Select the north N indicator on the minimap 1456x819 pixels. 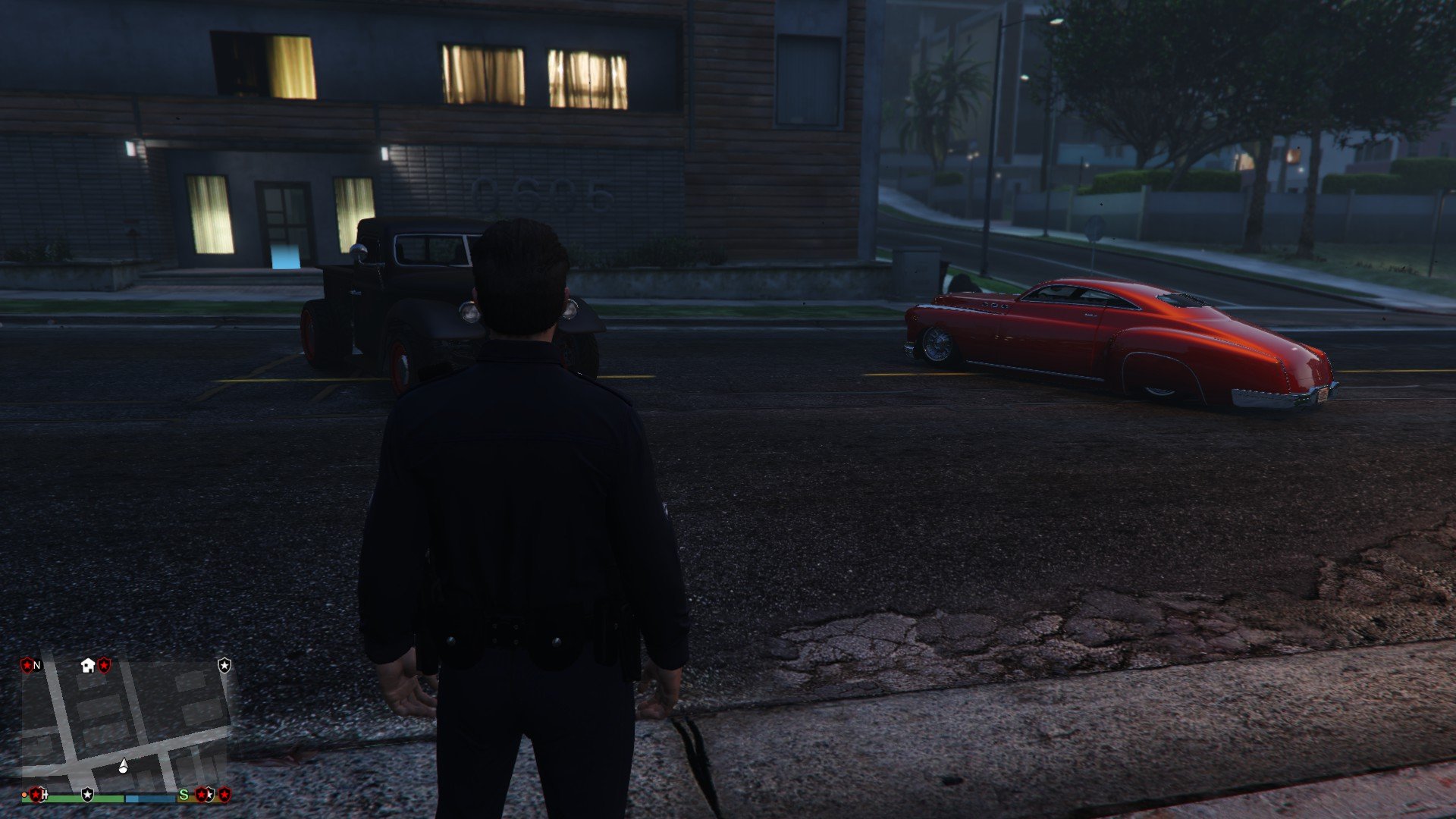[x=37, y=666]
